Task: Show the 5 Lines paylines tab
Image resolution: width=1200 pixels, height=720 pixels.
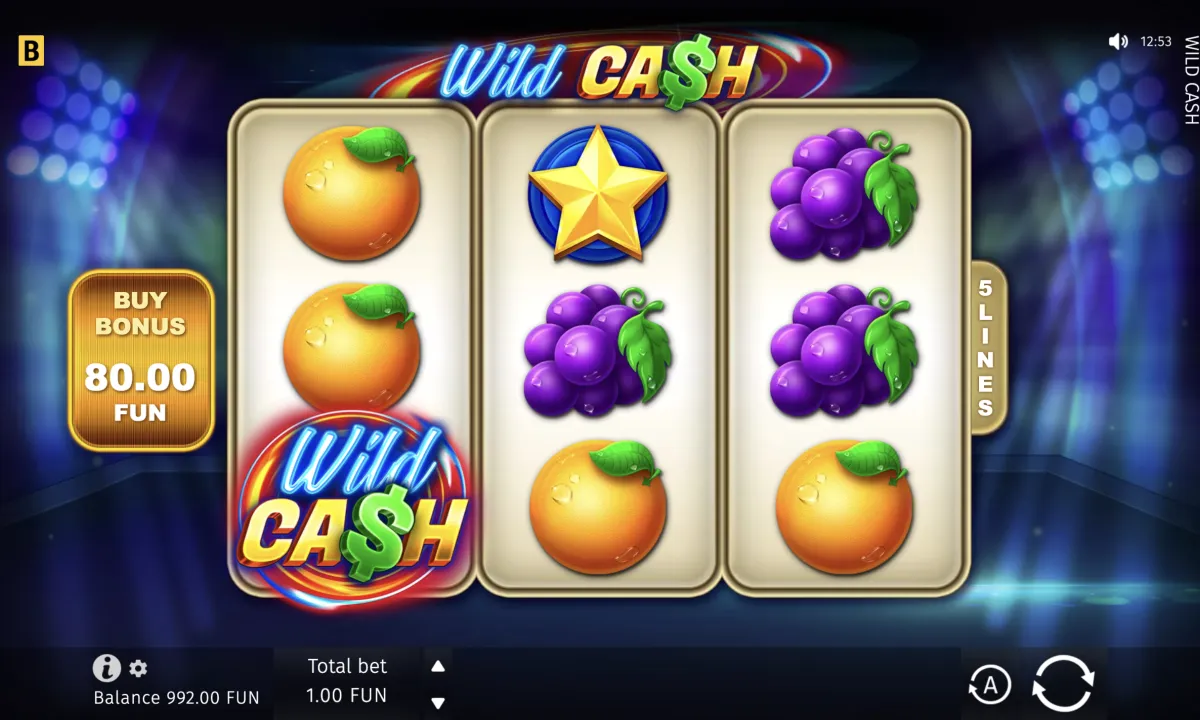Action: click(986, 347)
